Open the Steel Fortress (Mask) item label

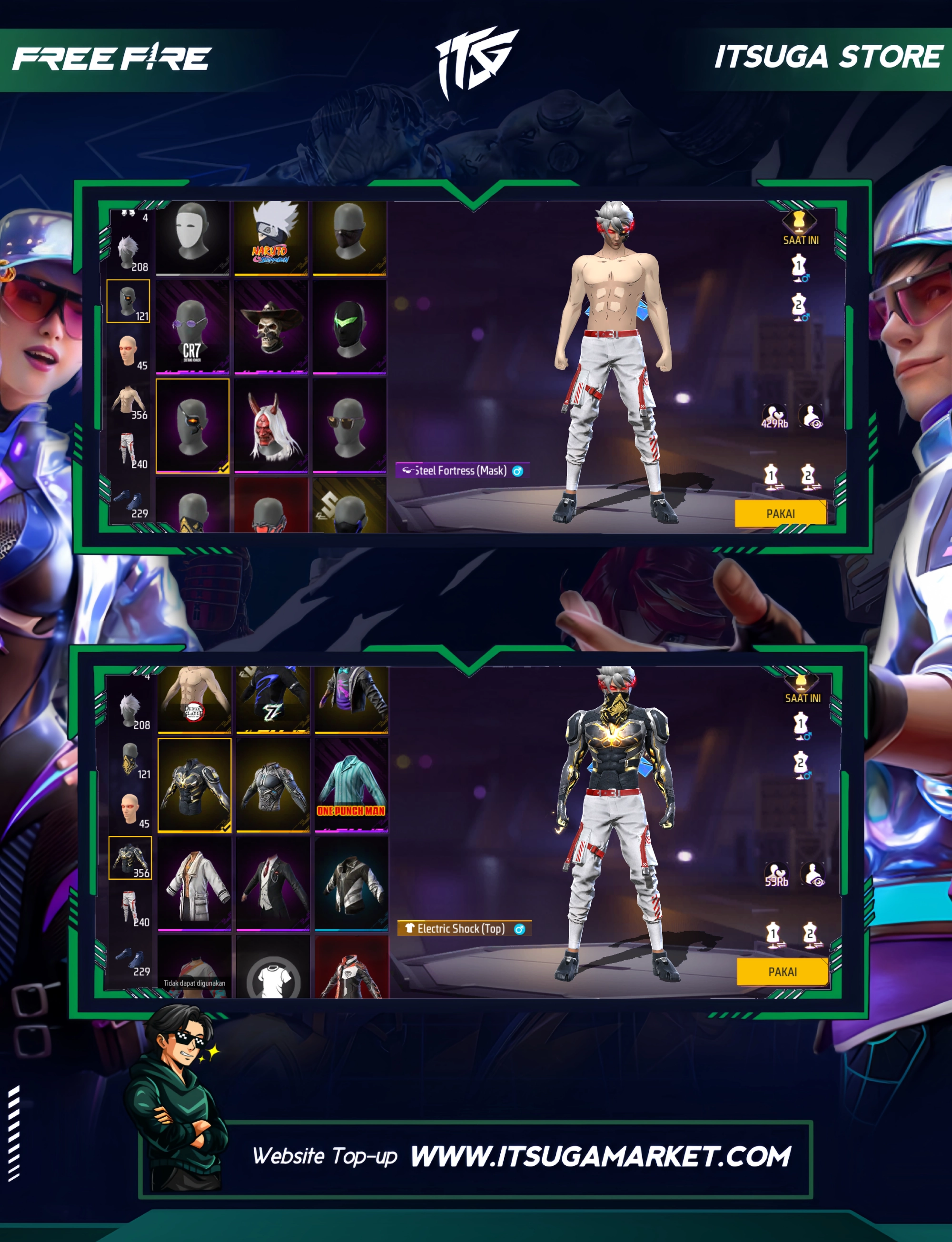tap(461, 470)
